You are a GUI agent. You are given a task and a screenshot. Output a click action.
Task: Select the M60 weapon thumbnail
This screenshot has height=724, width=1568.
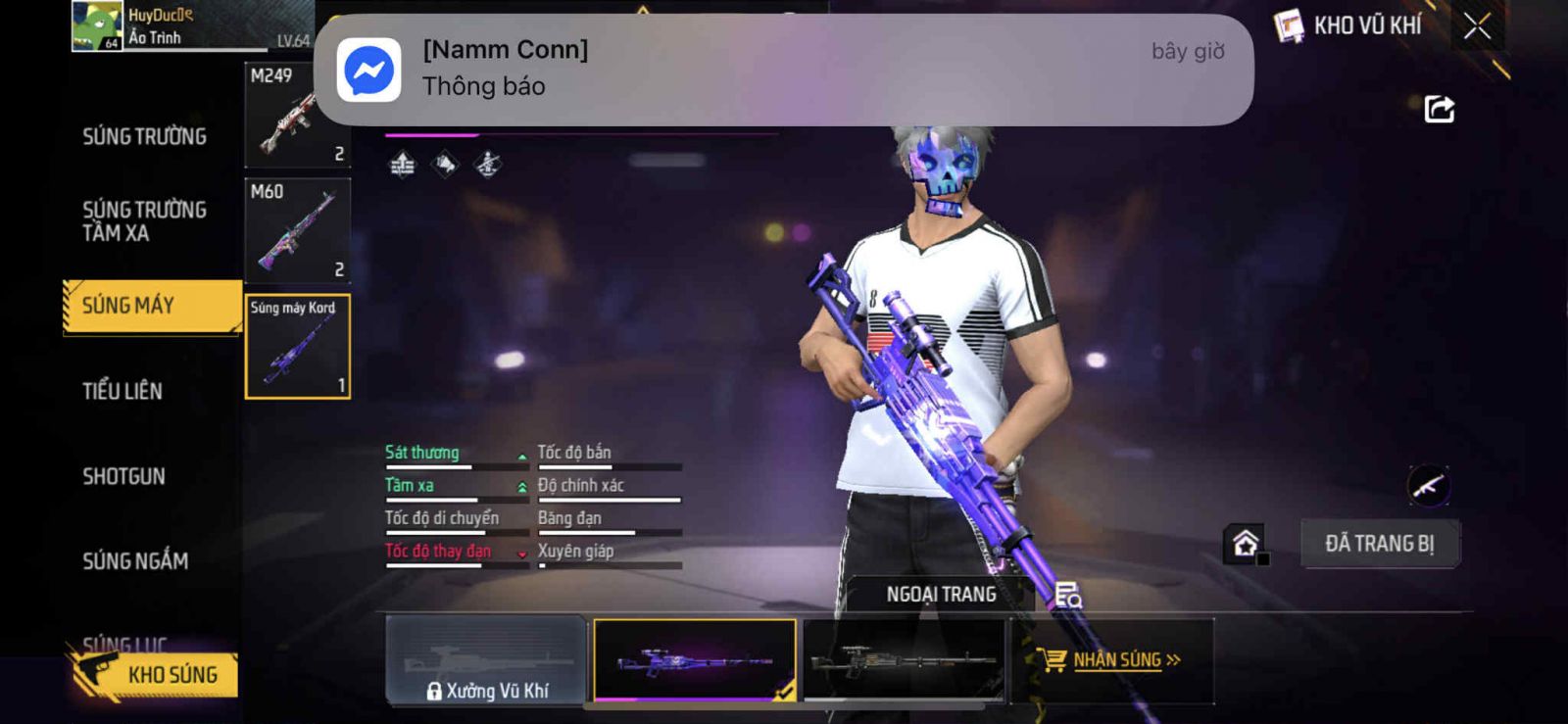click(x=297, y=231)
